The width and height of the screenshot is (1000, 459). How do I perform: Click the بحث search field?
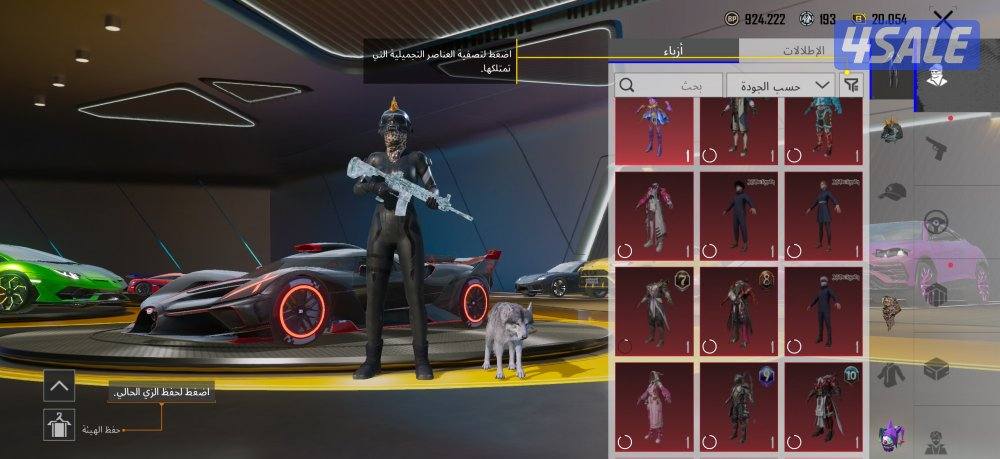click(x=668, y=86)
